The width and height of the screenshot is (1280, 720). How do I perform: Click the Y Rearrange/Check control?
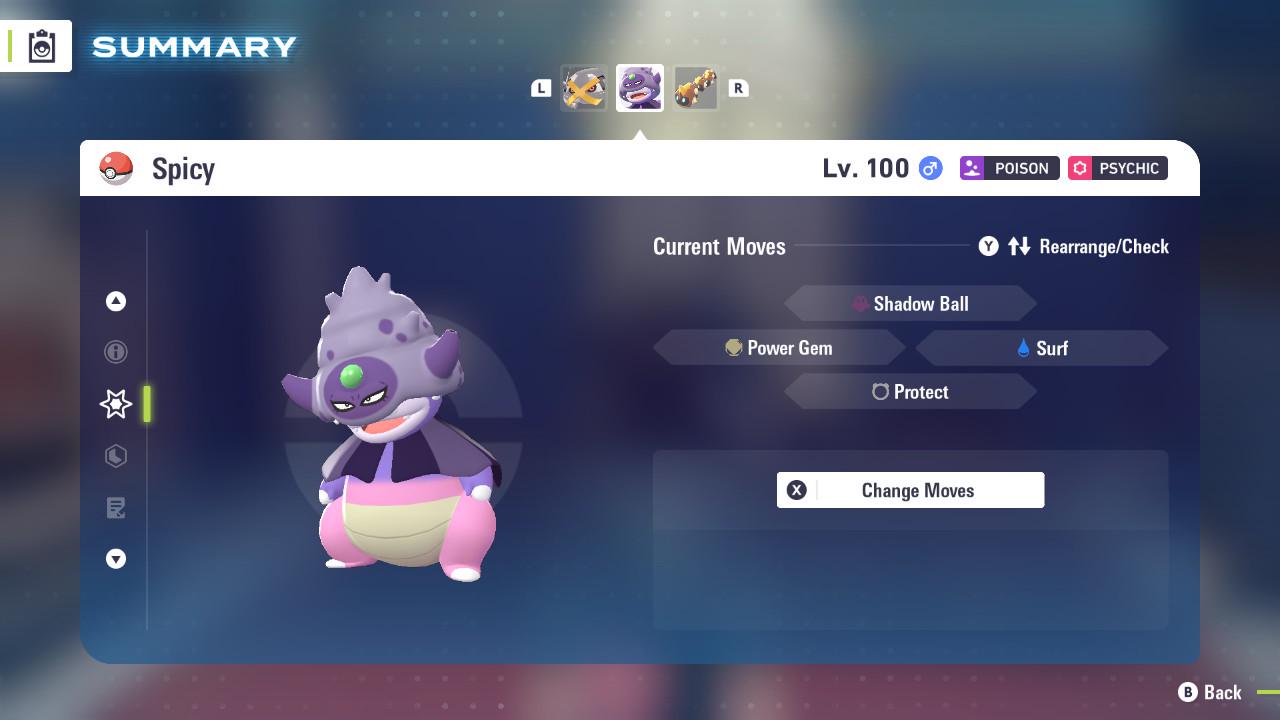1074,246
